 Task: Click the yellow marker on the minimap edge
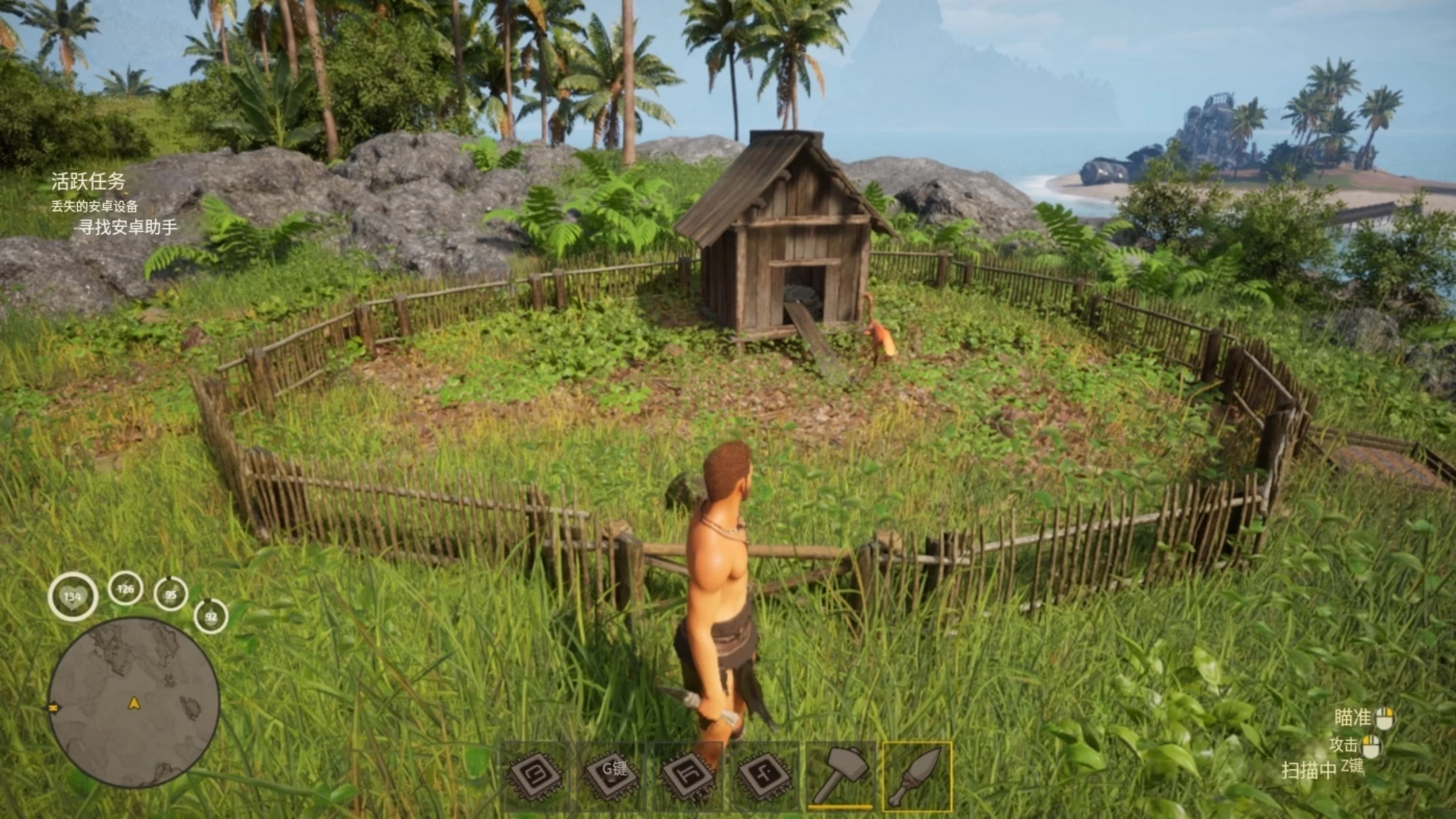(53, 707)
